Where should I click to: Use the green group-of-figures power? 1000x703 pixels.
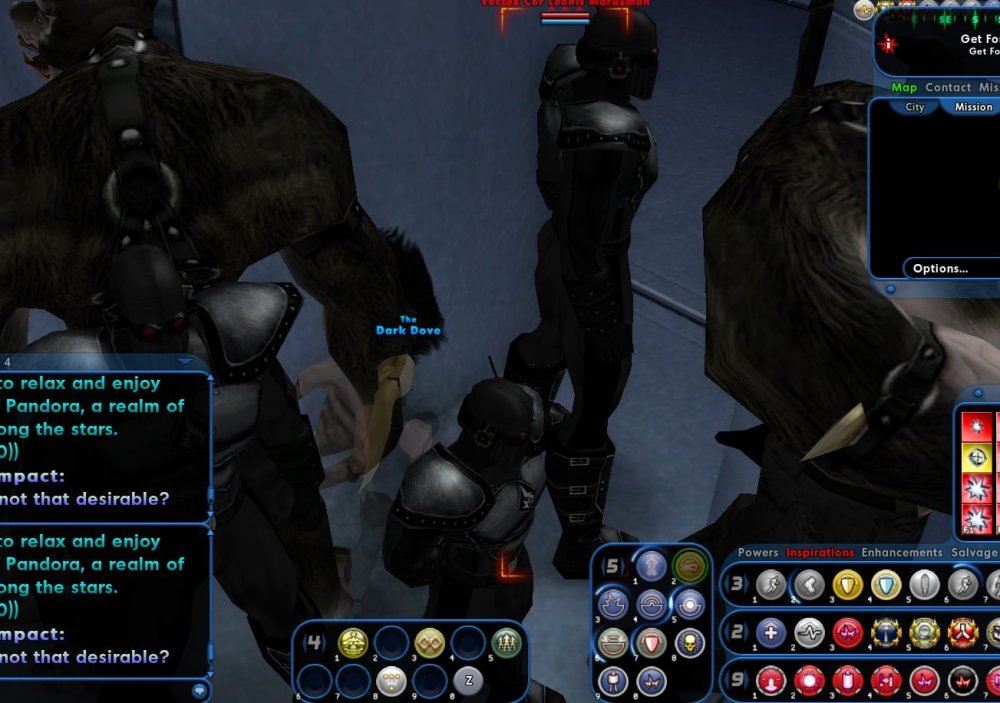tap(506, 643)
